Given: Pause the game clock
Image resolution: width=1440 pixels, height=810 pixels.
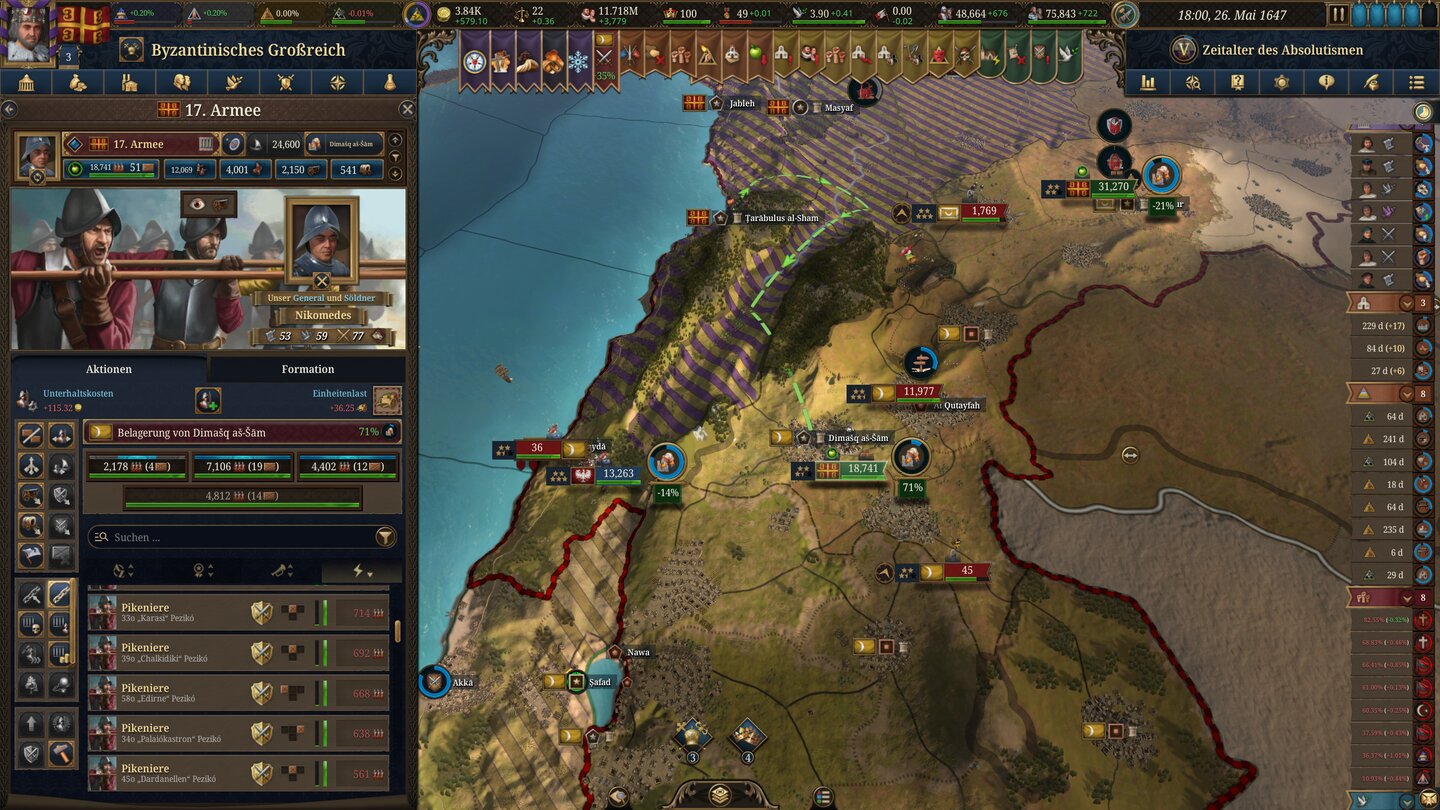Looking at the screenshot, I should tap(1337, 13).
